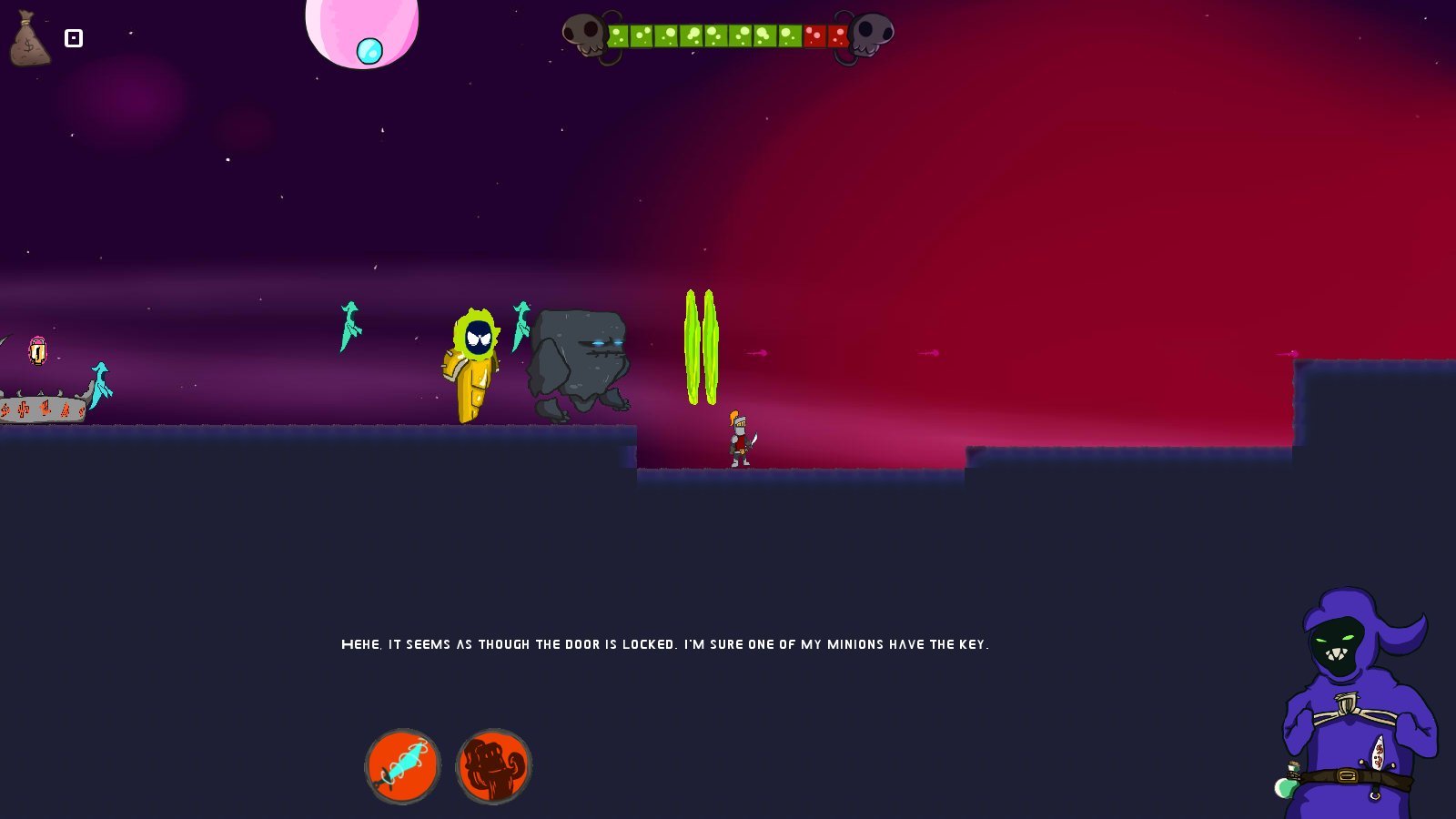This screenshot has width=1456, height=819.
Task: Toggle the knight player character
Action: [739, 440]
